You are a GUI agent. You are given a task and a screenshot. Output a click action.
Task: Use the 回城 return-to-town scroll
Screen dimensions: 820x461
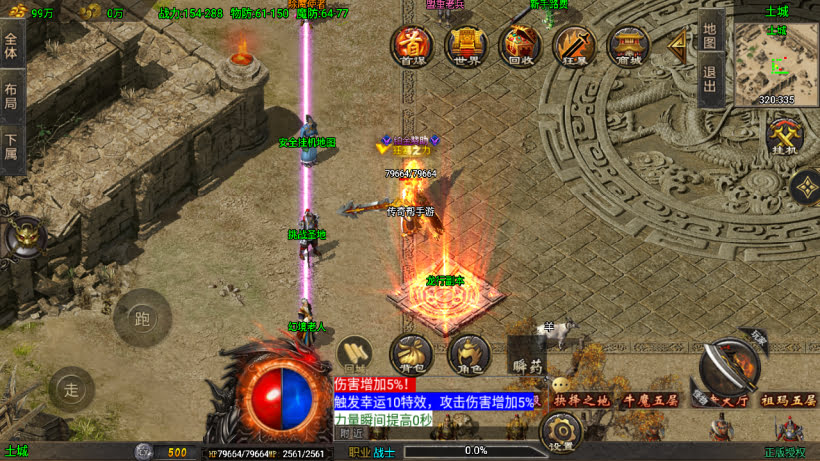354,353
